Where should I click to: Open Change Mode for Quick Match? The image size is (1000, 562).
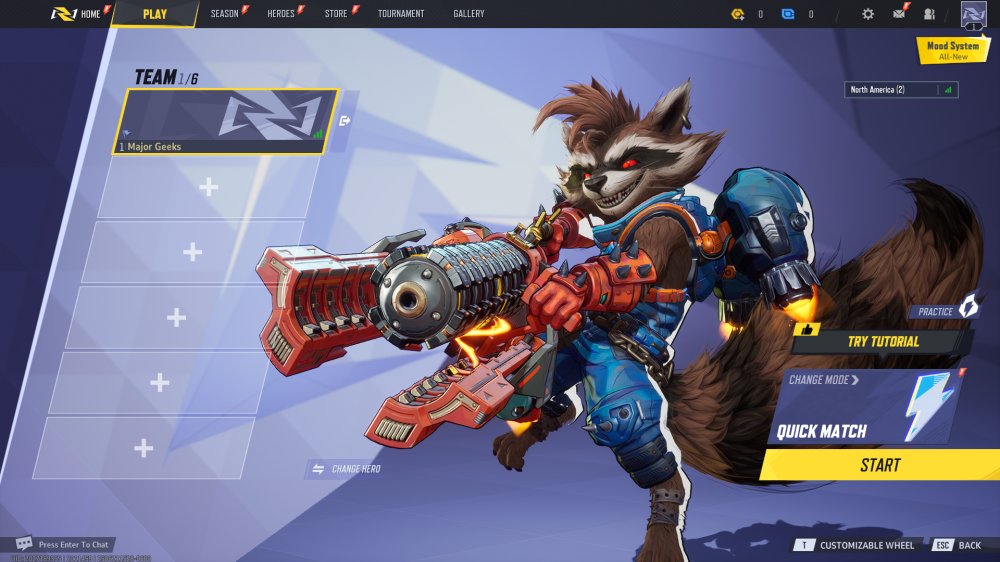click(x=823, y=380)
